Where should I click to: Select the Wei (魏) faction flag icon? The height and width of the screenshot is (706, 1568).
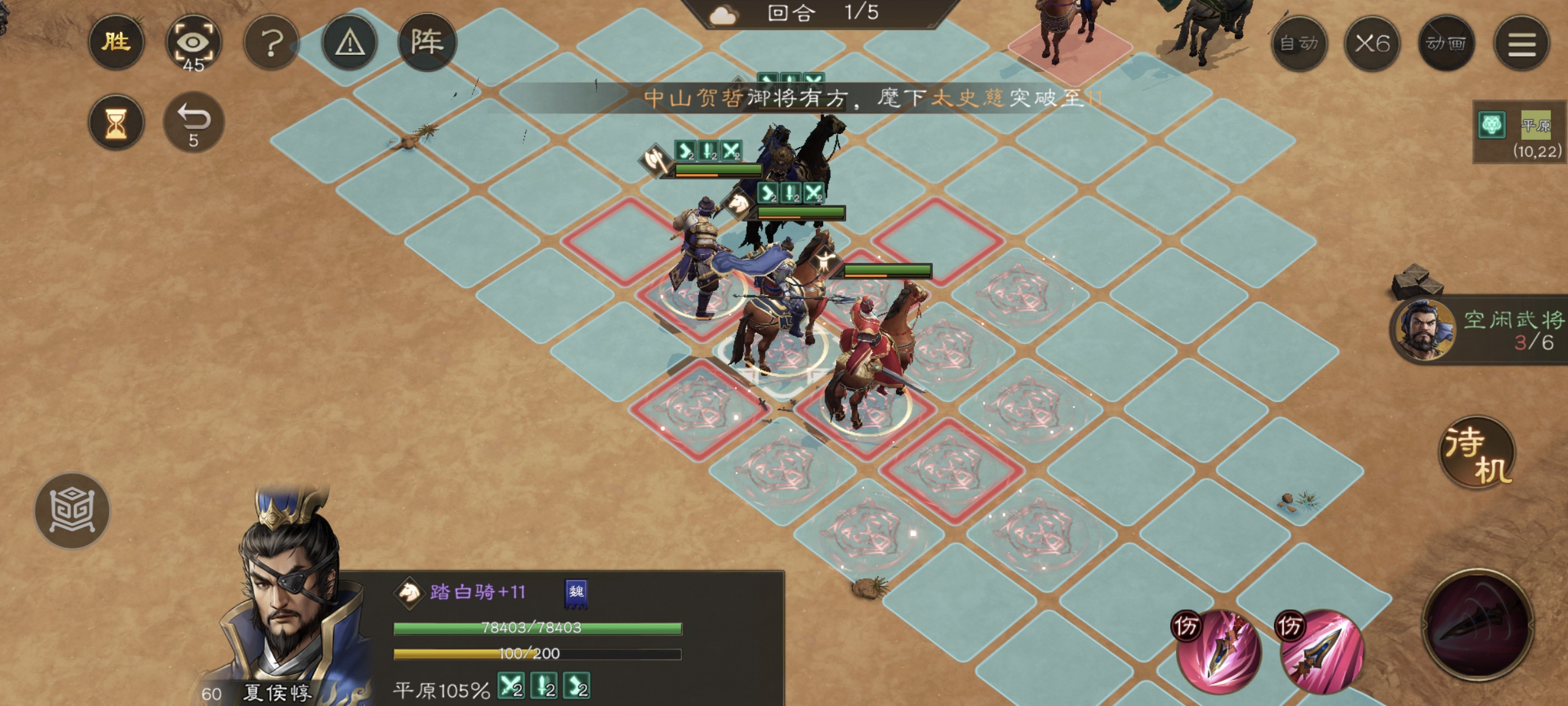pos(576,593)
